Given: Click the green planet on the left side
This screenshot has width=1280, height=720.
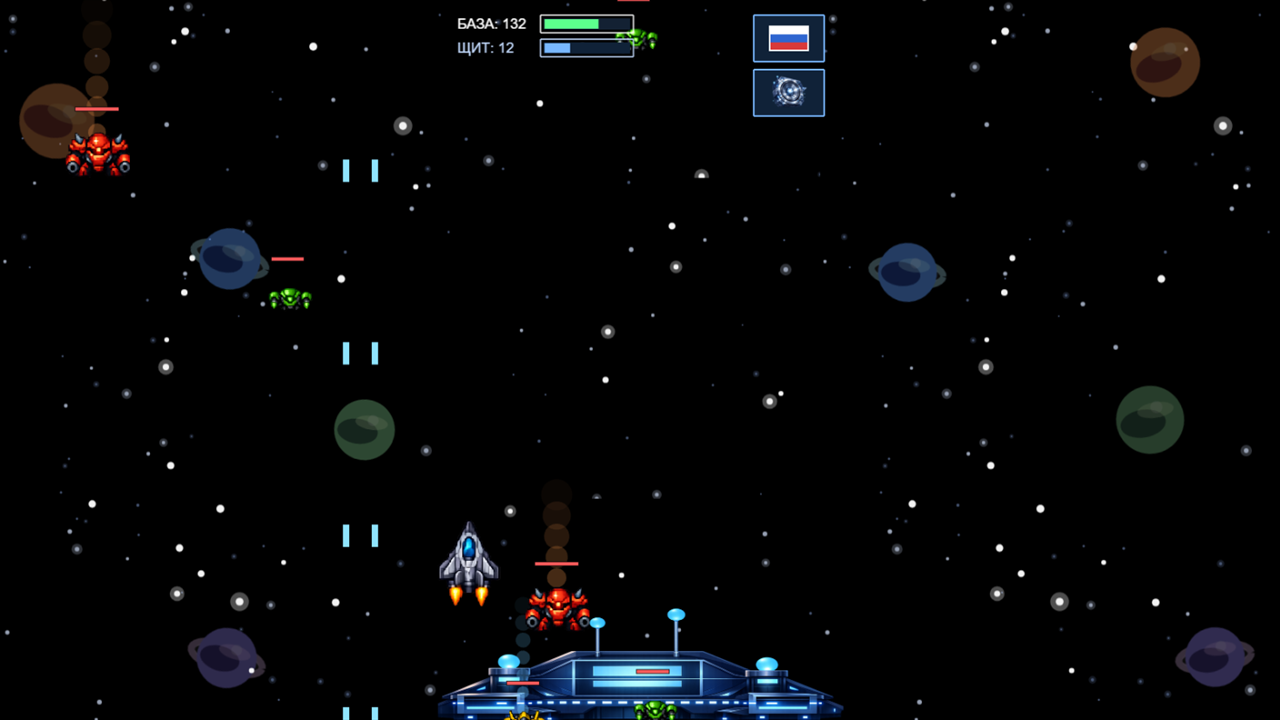Looking at the screenshot, I should click(x=363, y=430).
